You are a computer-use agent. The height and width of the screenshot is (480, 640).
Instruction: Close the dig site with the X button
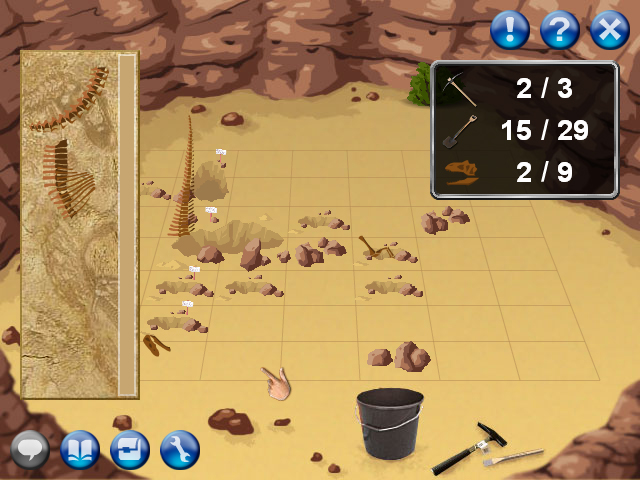[x=609, y=30]
